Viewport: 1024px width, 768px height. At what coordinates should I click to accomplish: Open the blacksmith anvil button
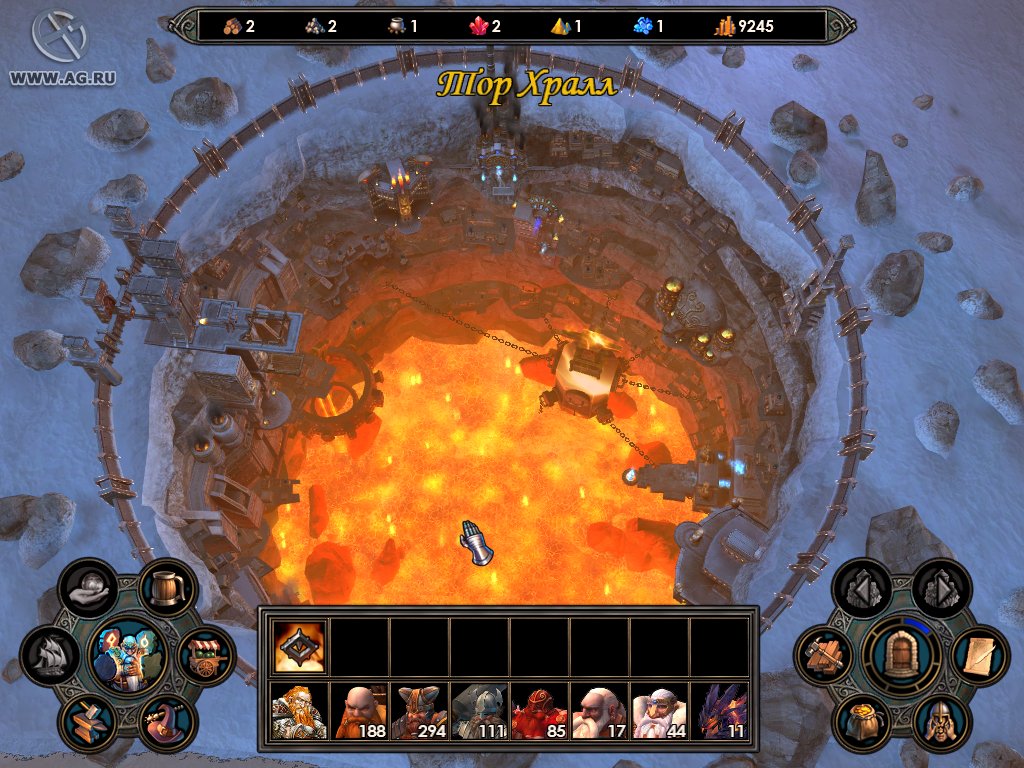click(87, 722)
